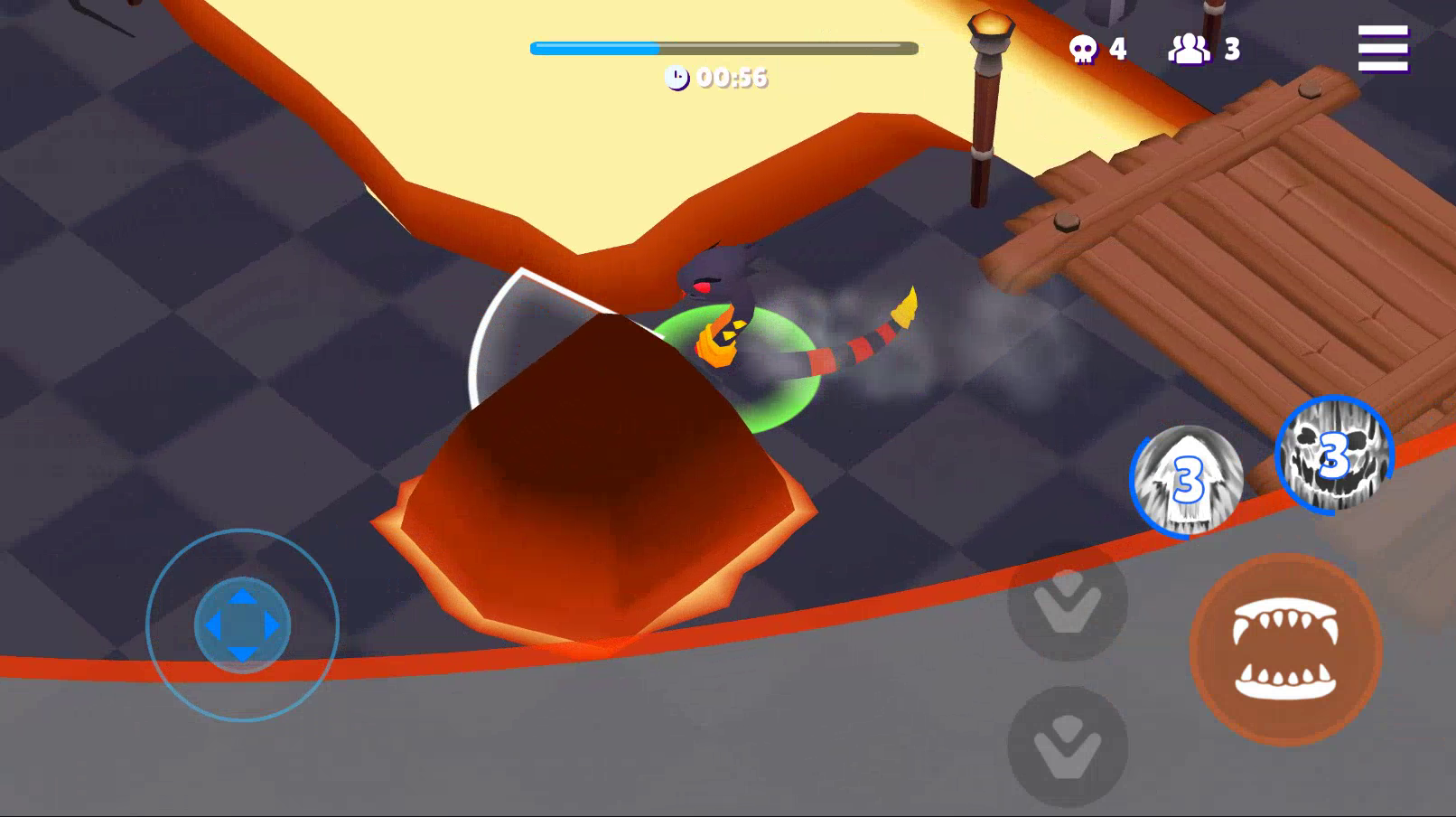Tap the clock icon next to the timer
Screen dimensions: 1456x817
point(678,79)
